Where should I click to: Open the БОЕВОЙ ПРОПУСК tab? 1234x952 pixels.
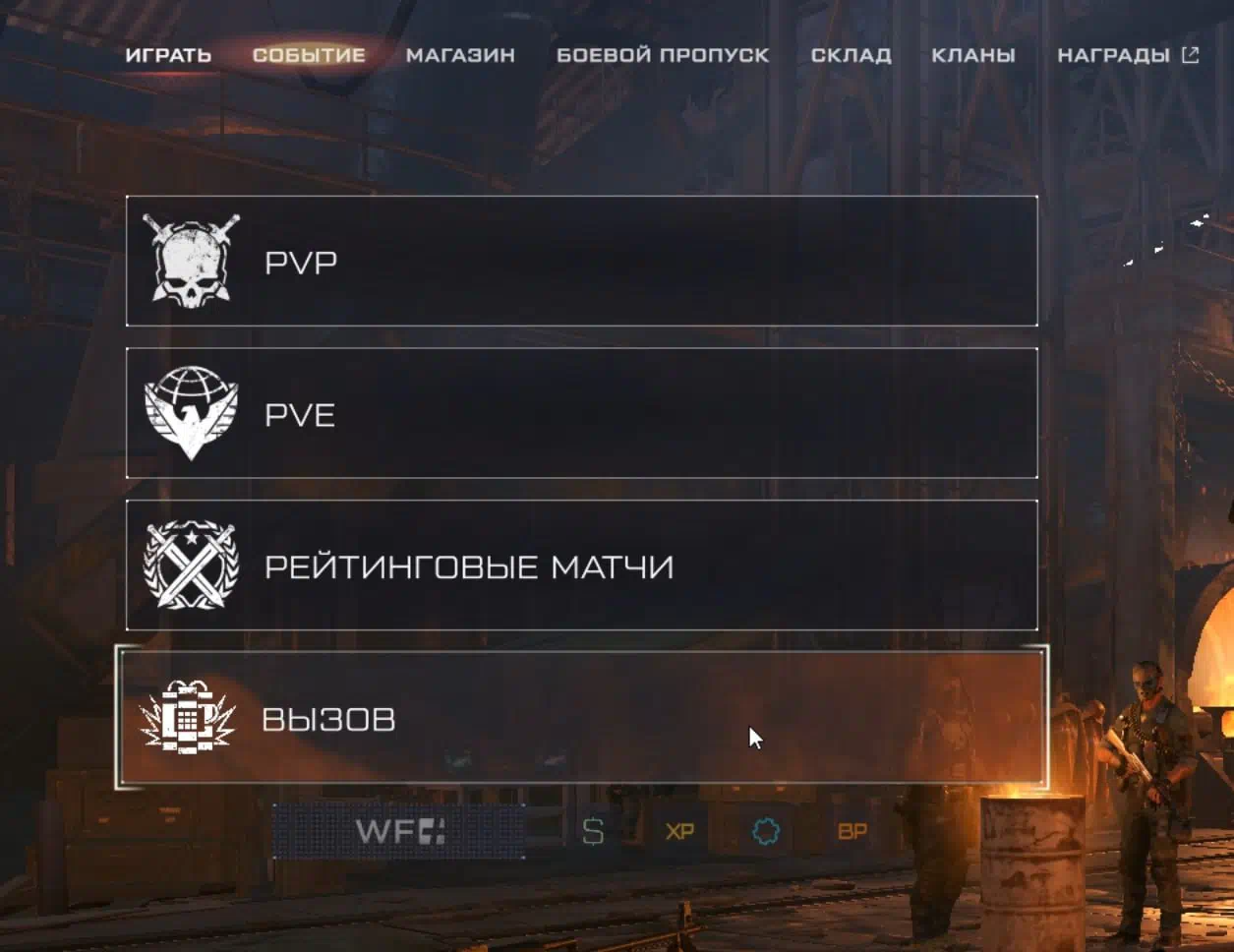[663, 55]
